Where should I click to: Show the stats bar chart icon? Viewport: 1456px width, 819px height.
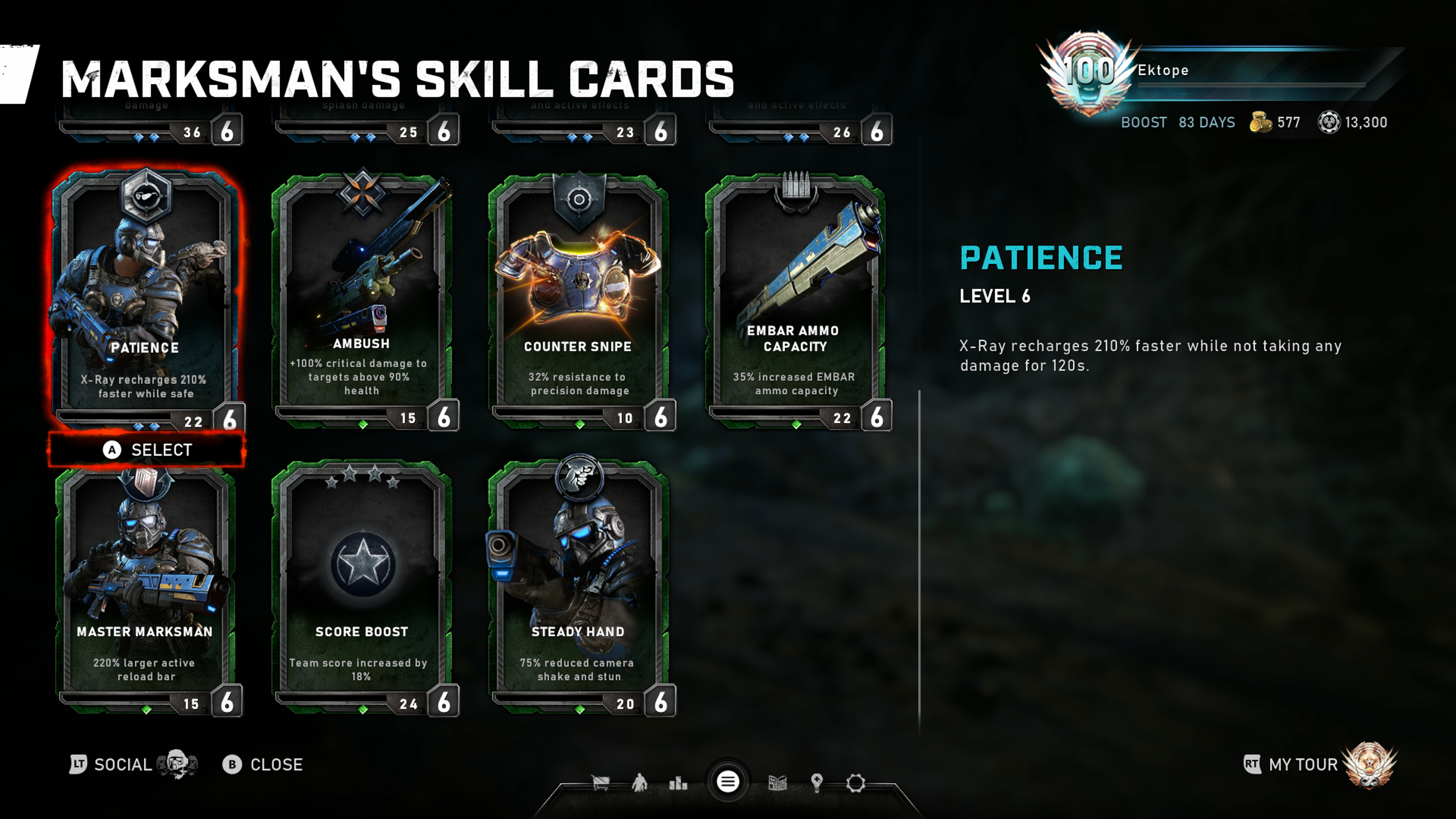point(678,783)
